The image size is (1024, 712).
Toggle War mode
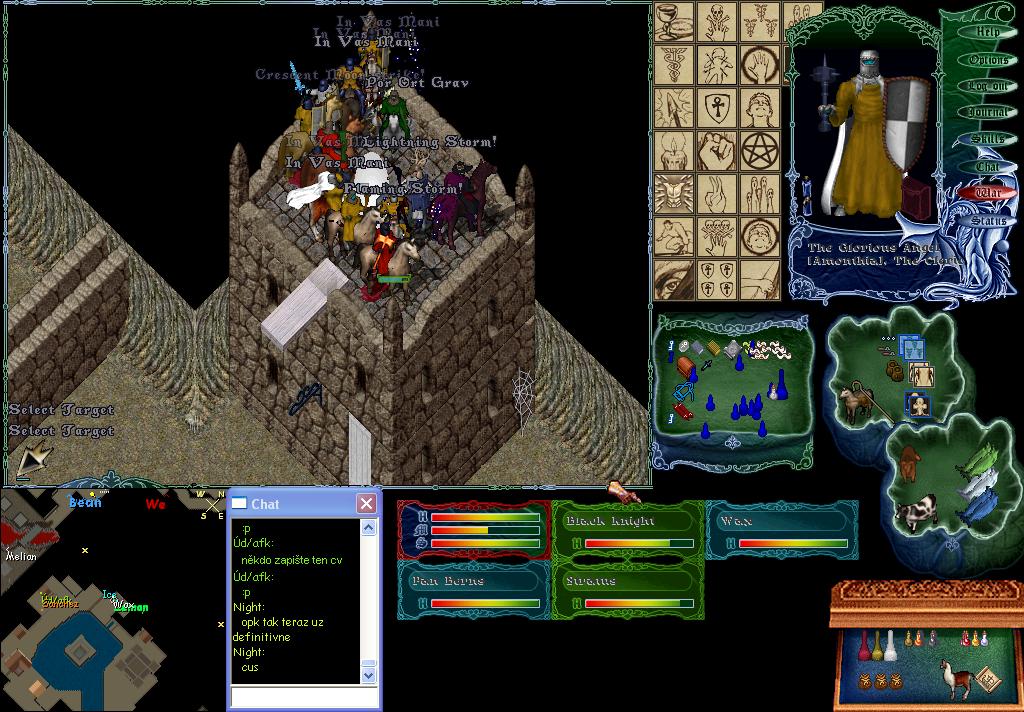tap(988, 192)
